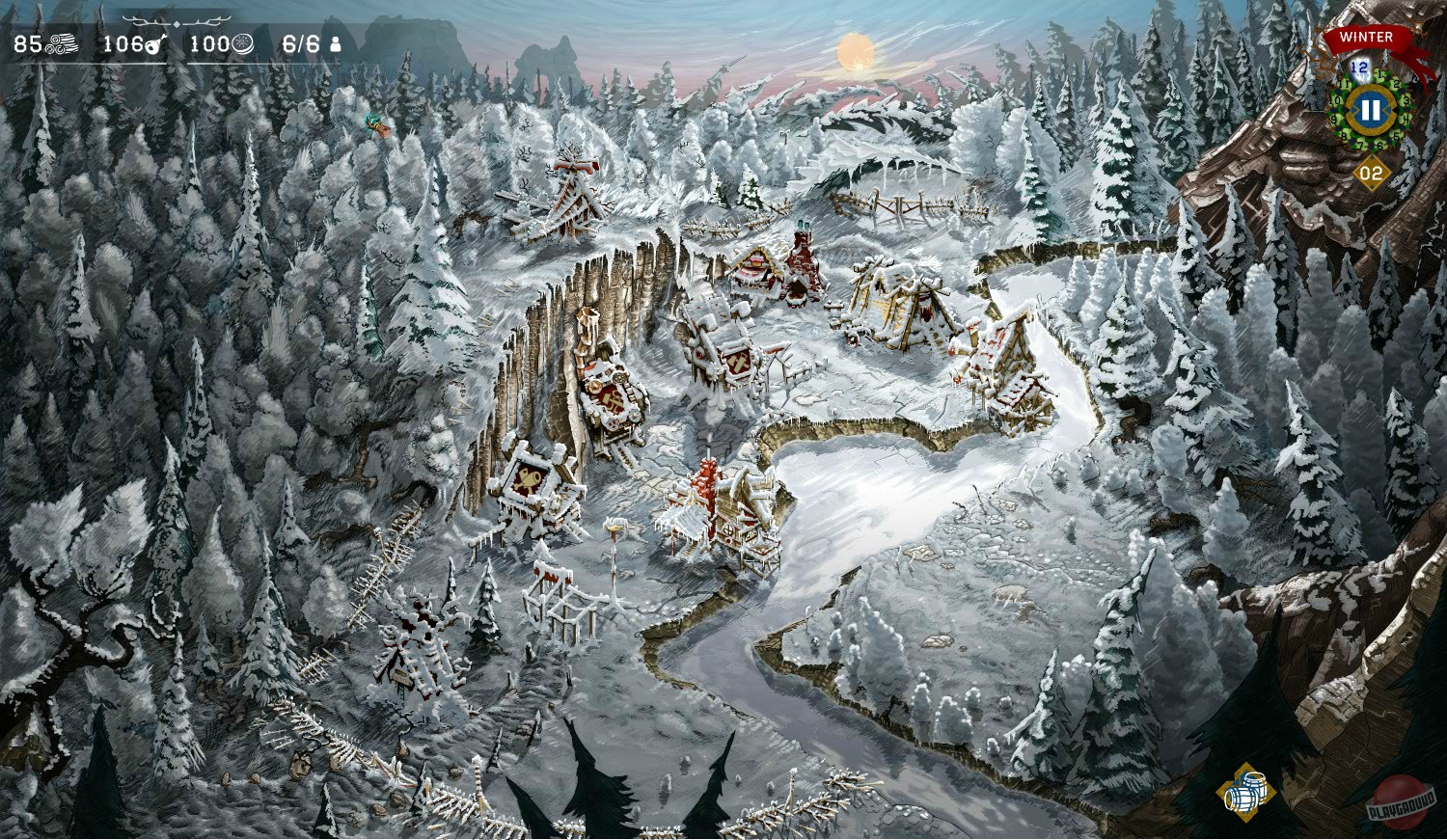Click the WINTER season banner
Viewport: 1447px width, 840px height.
point(1365,37)
